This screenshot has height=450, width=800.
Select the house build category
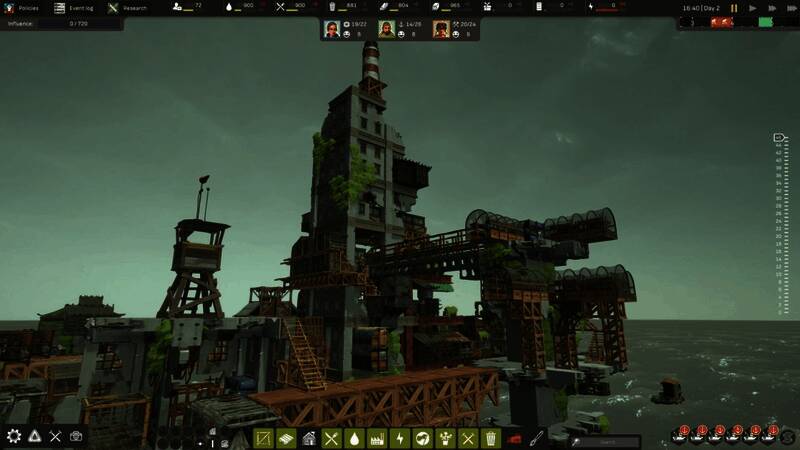[x=309, y=438]
